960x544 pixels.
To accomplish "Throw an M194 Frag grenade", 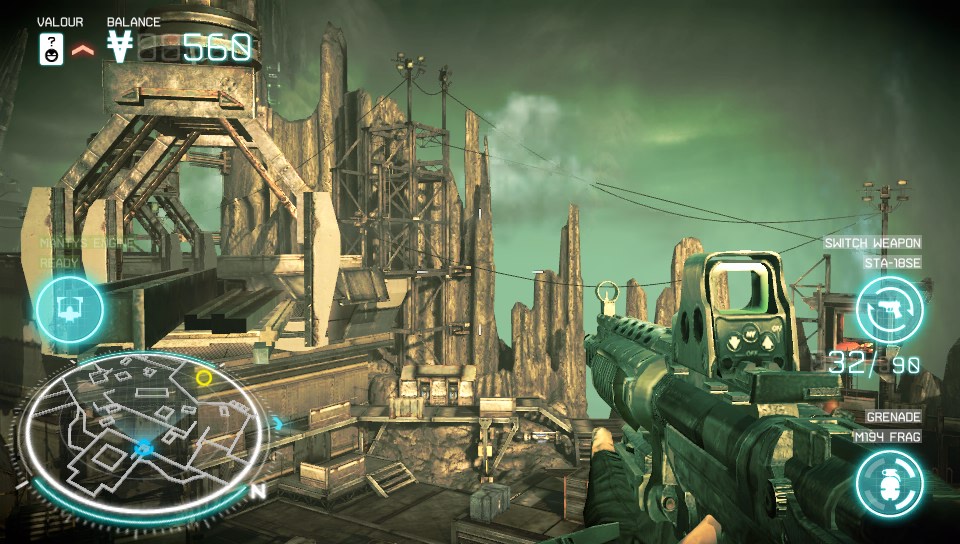I will 890,484.
